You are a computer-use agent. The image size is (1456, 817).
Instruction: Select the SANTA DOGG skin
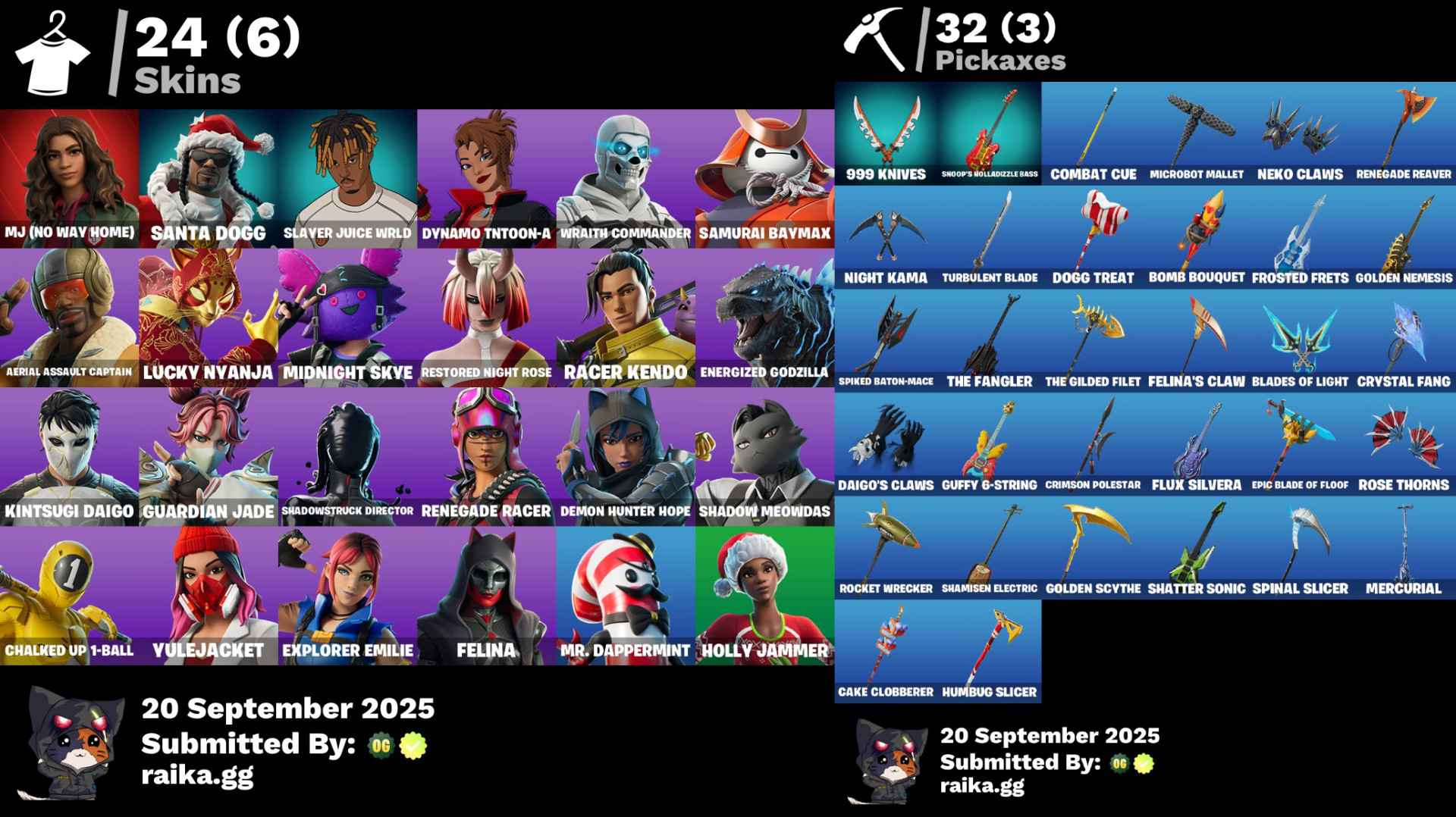pos(207,174)
